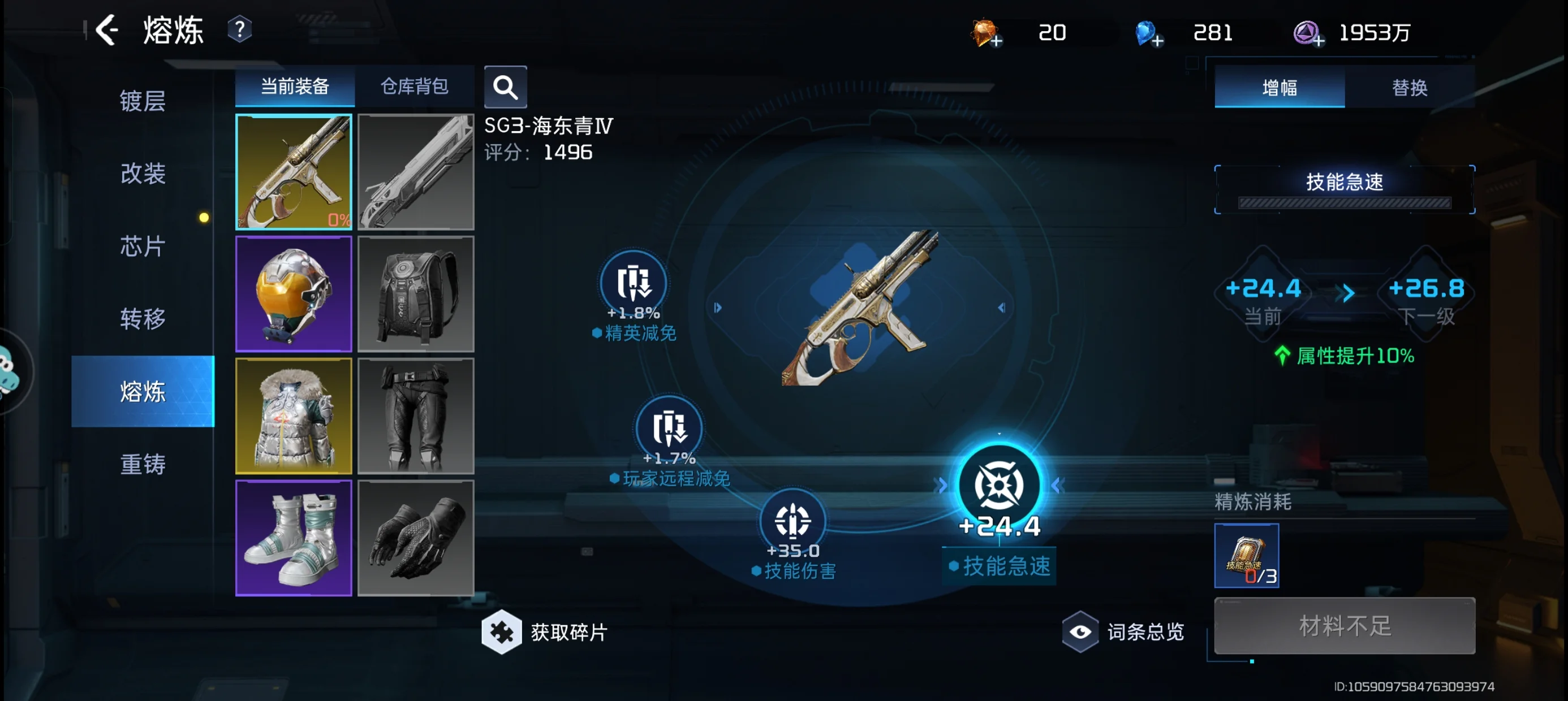Image resolution: width=1568 pixels, height=701 pixels.
Task: Switch to the 替换 tab
Action: pos(1409,88)
